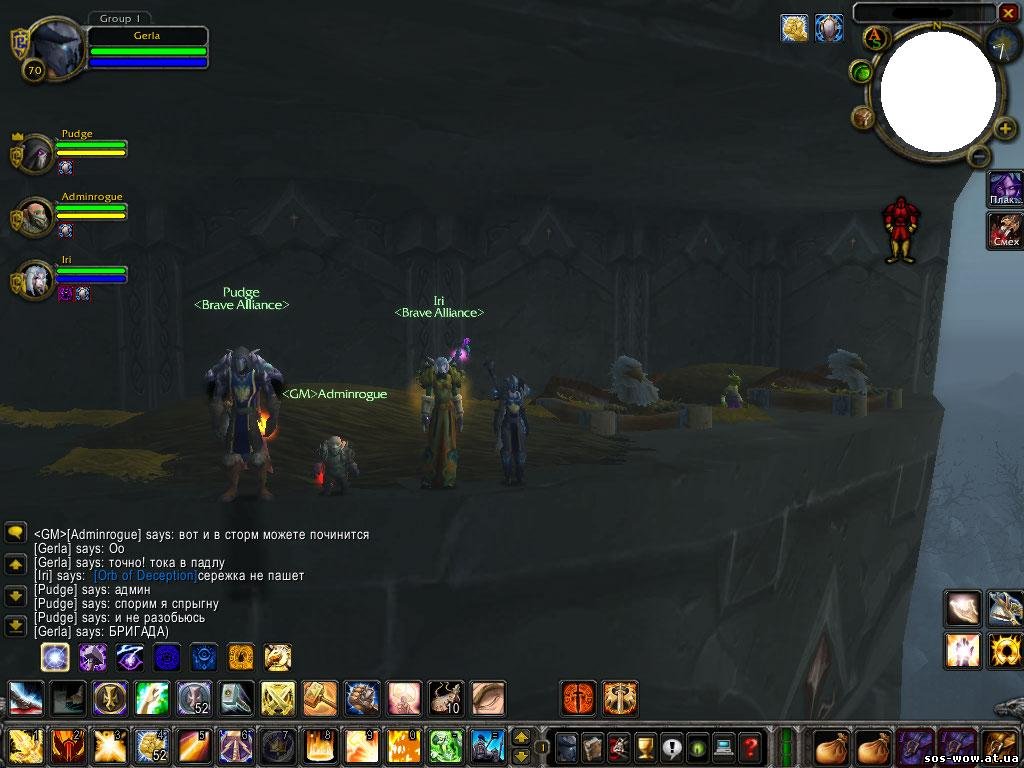Use the Плакать emote macro button
Viewport: 1024px width, 768px height.
coord(1005,187)
